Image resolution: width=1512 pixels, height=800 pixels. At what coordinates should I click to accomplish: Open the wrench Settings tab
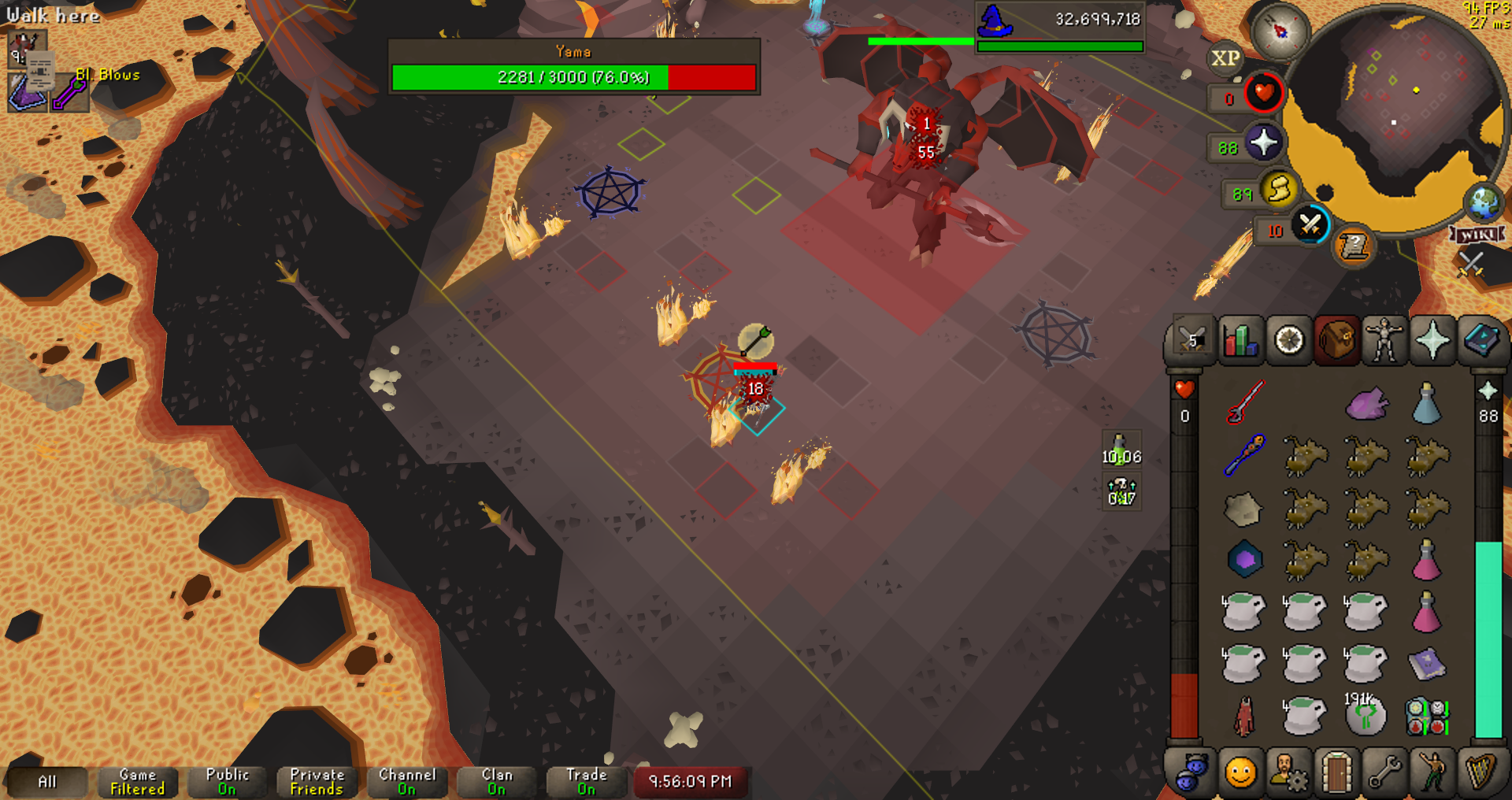(x=1384, y=772)
